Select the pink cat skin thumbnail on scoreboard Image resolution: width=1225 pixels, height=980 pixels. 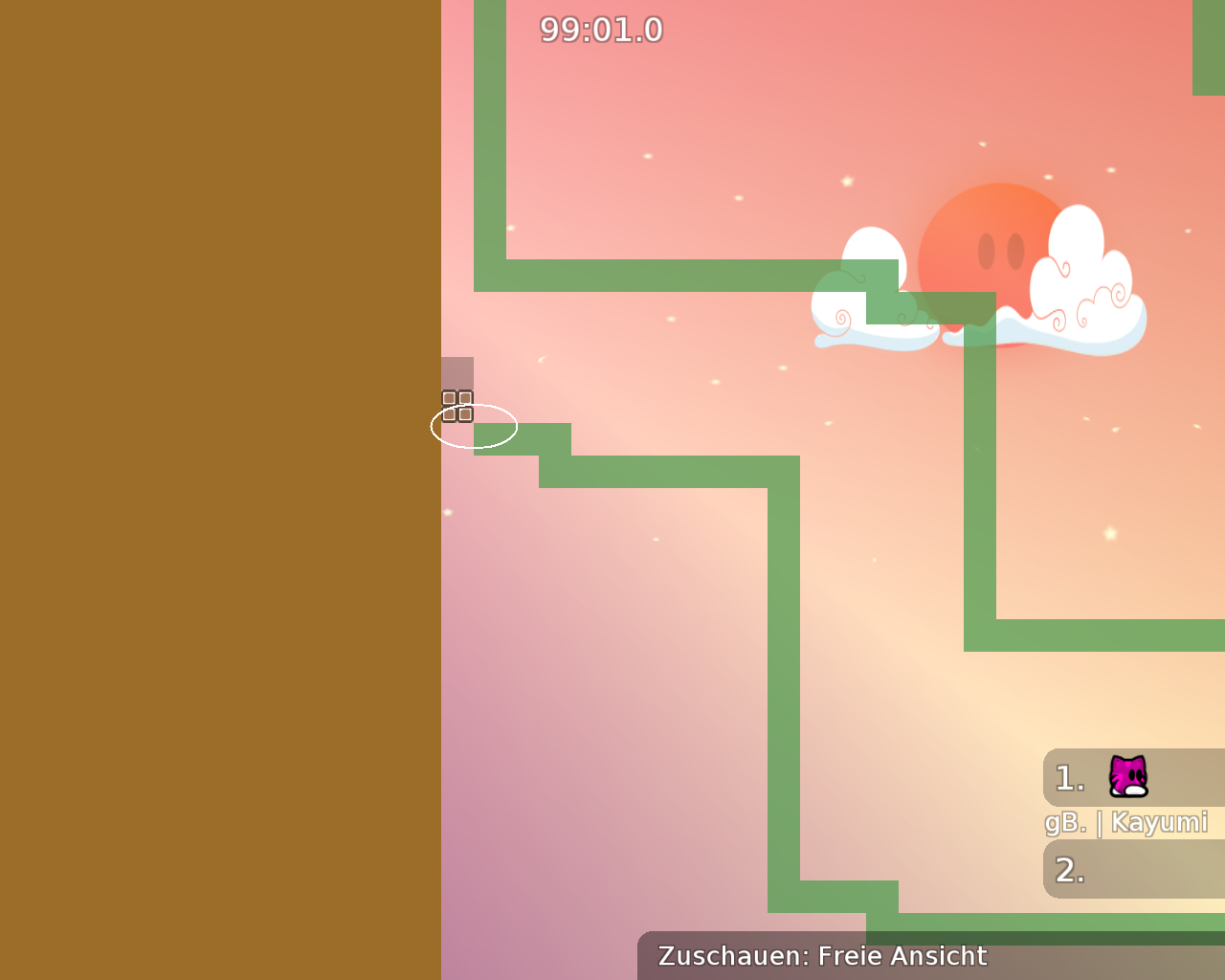click(1127, 777)
